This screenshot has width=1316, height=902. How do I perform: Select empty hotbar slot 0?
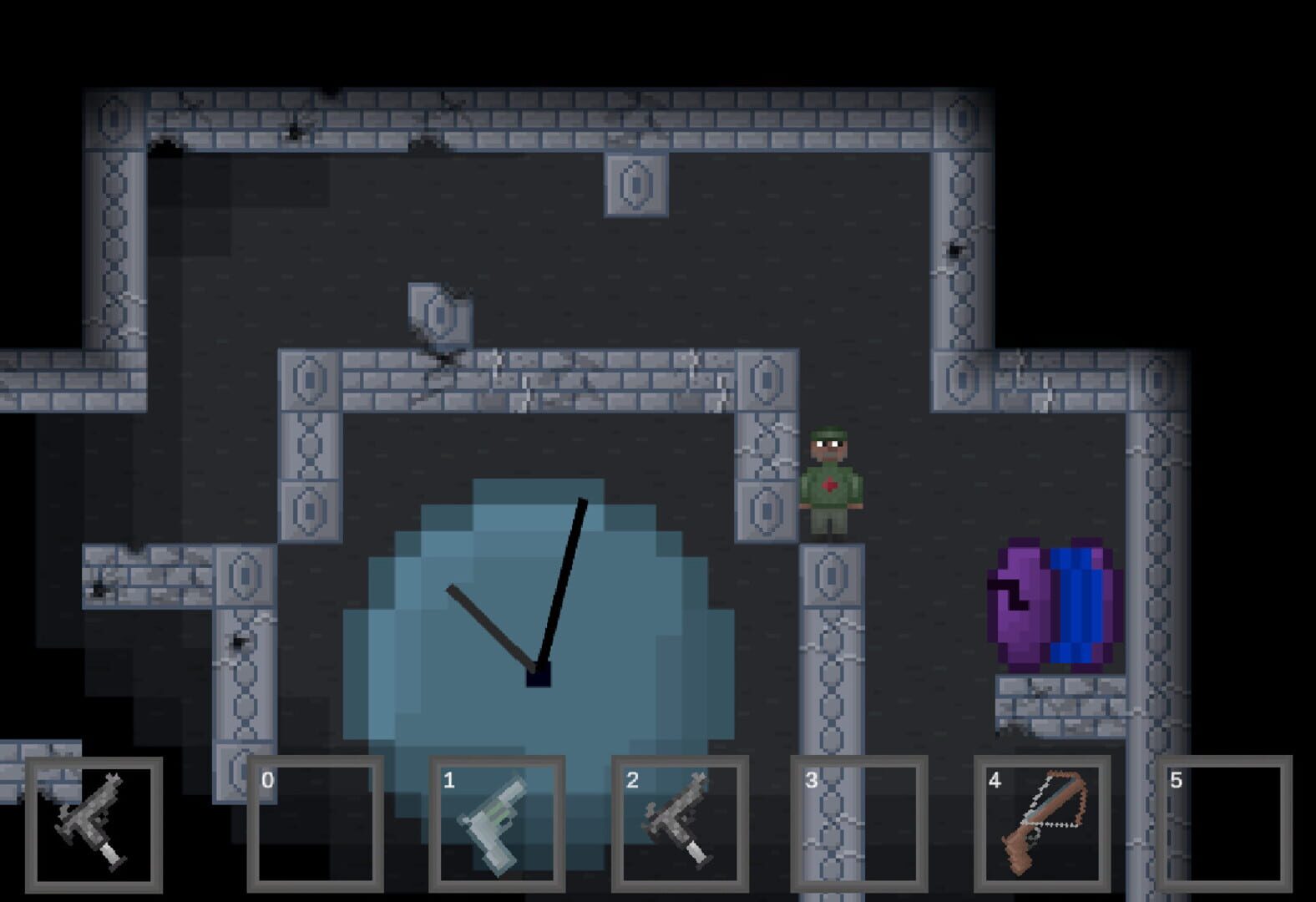click(x=316, y=823)
